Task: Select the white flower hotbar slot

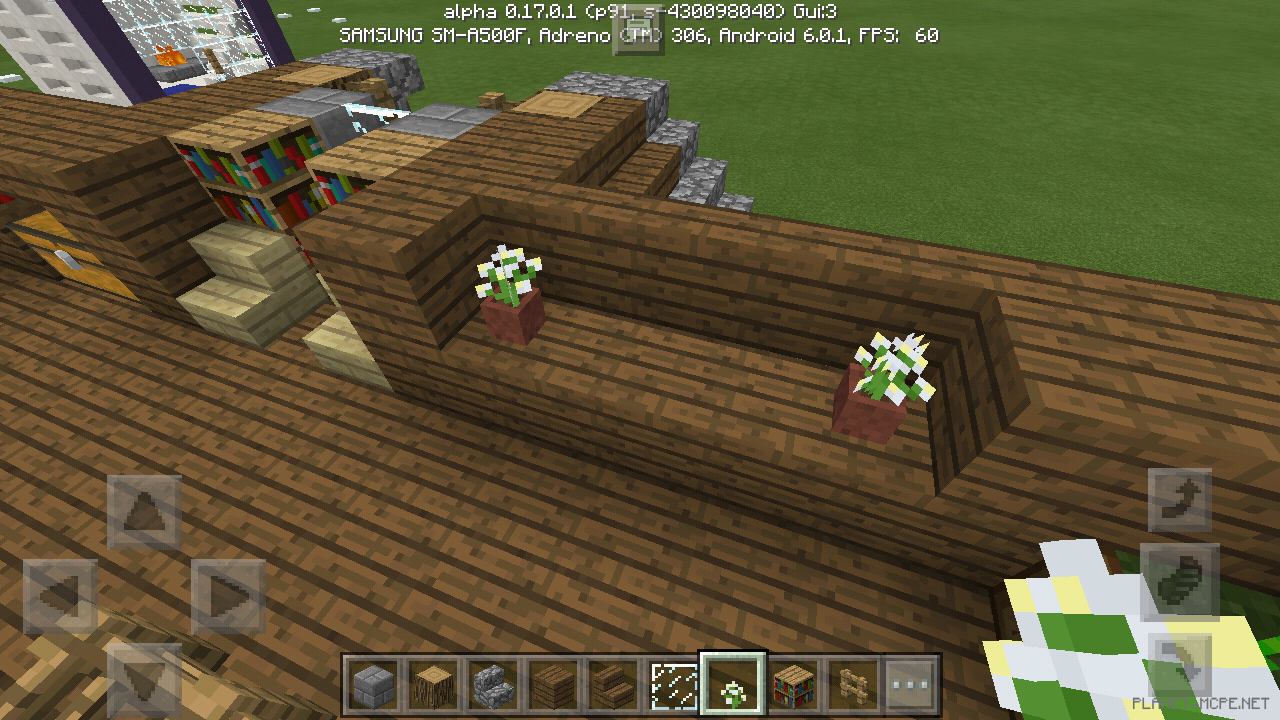Action: point(732,685)
